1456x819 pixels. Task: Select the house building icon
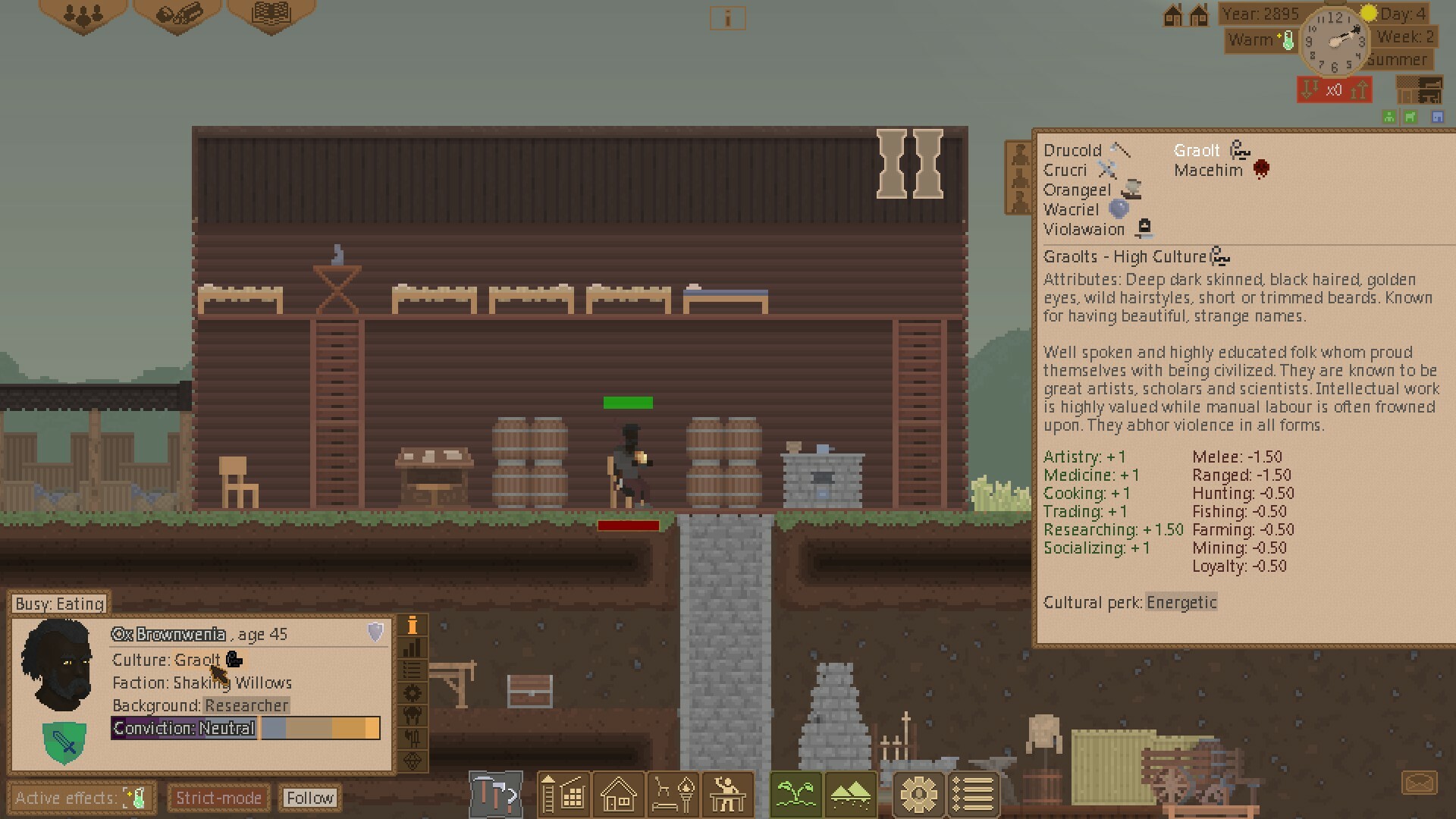click(618, 794)
